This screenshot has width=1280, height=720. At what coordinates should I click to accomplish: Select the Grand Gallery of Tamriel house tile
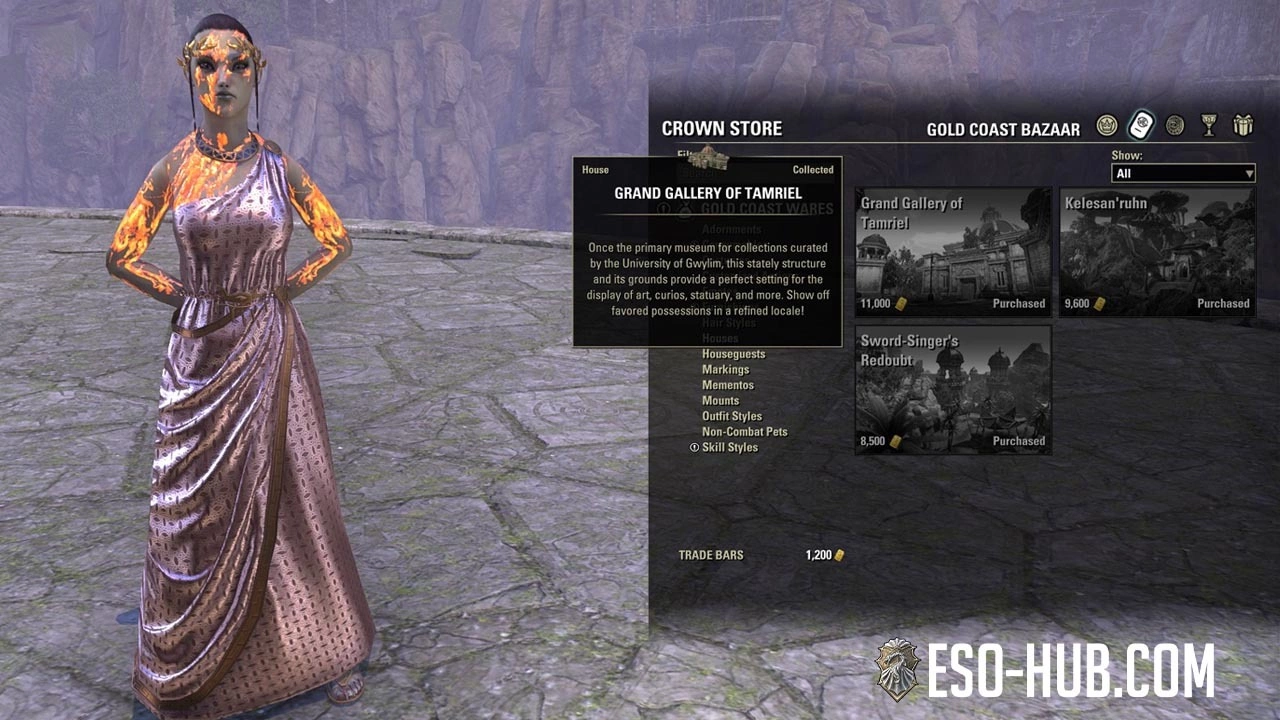click(x=953, y=252)
